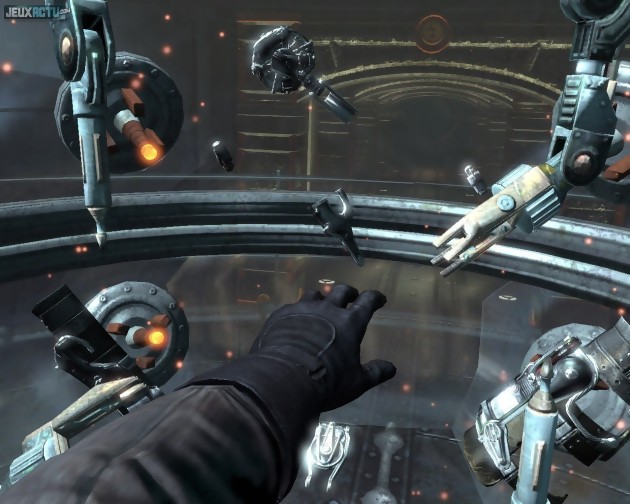Click the JeuxActu.com watermark logo

click(x=35, y=13)
